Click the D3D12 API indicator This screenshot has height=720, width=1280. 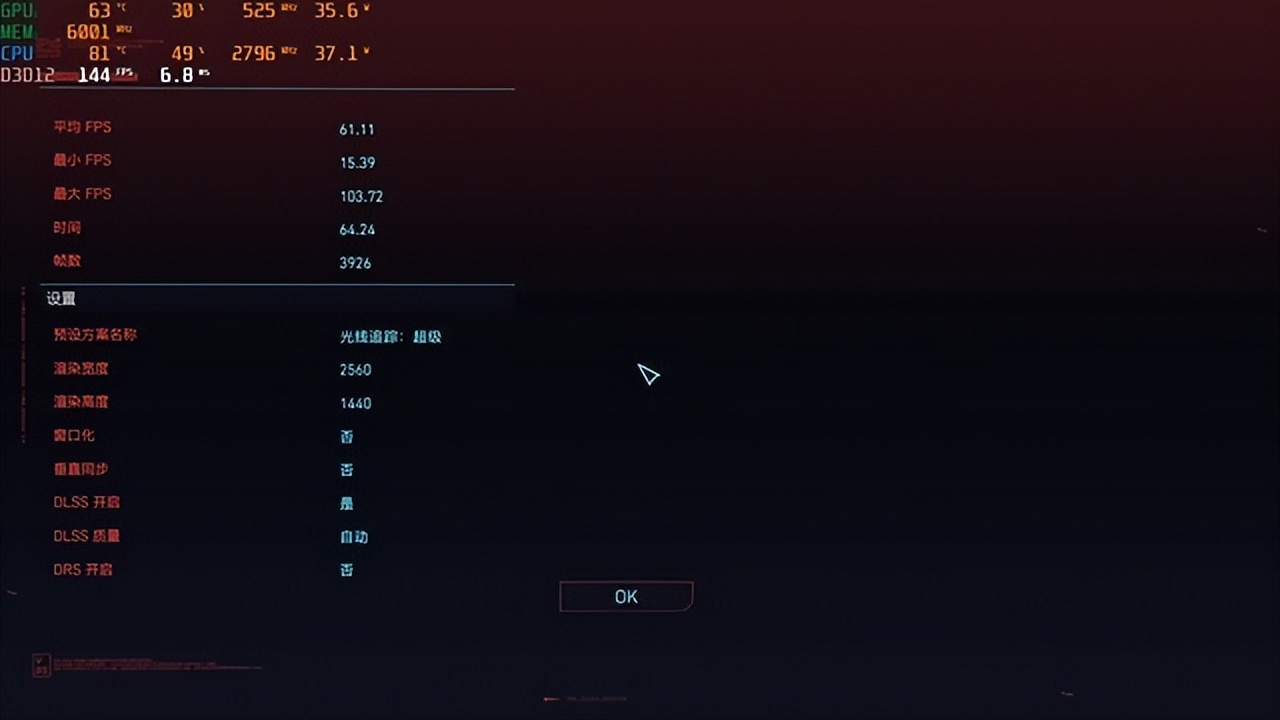[30, 73]
